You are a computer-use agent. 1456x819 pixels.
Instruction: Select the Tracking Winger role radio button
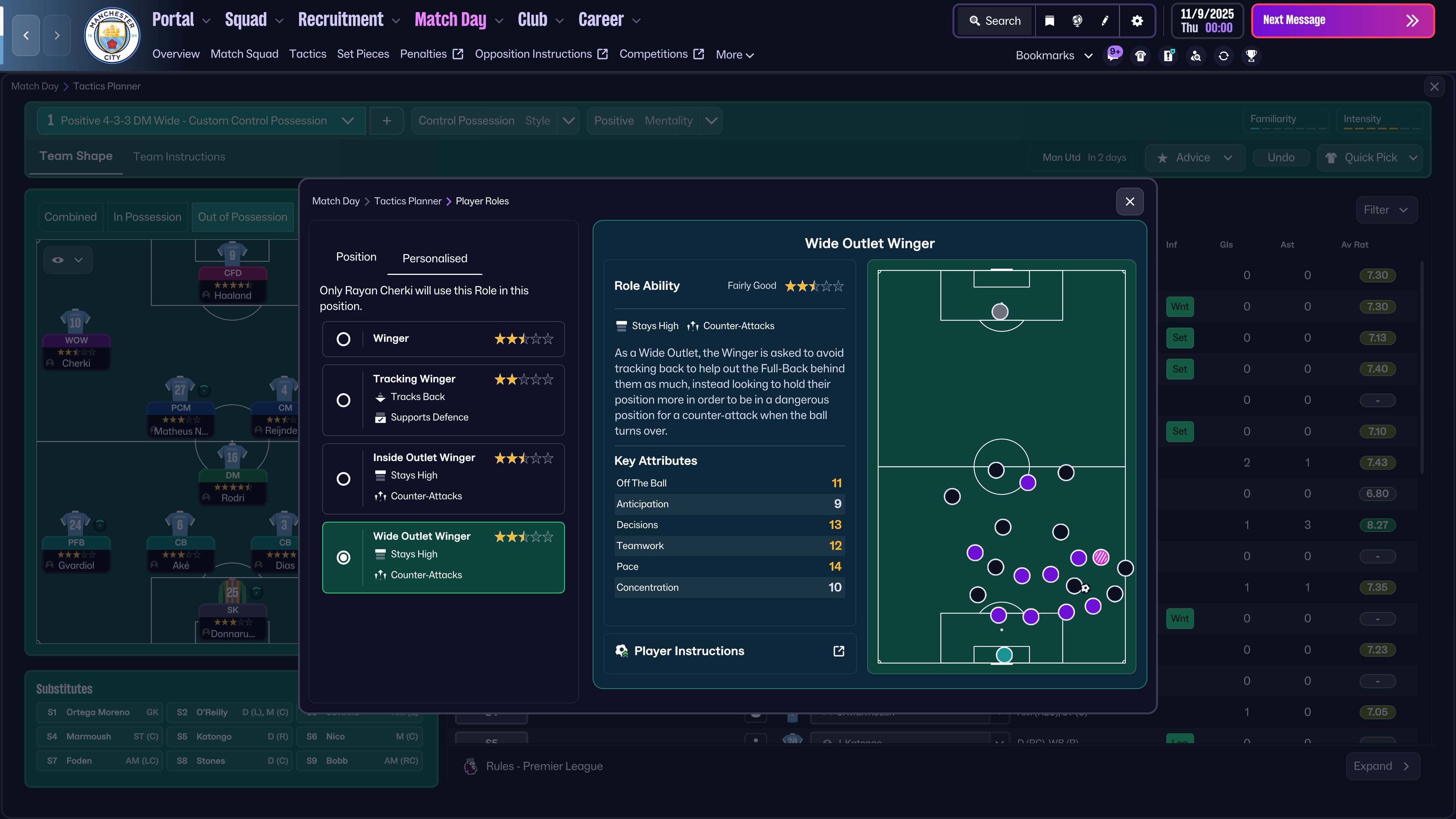pos(344,400)
